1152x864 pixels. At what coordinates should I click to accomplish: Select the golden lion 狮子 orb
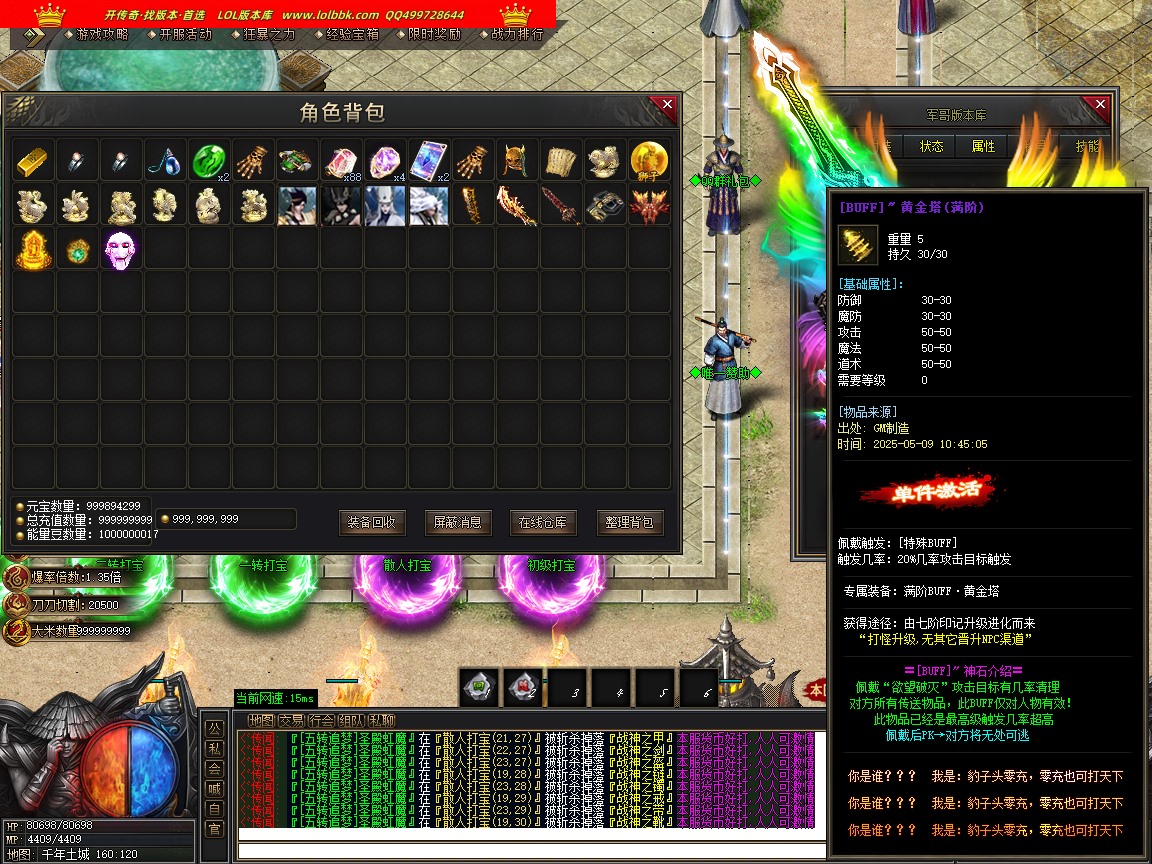649,160
